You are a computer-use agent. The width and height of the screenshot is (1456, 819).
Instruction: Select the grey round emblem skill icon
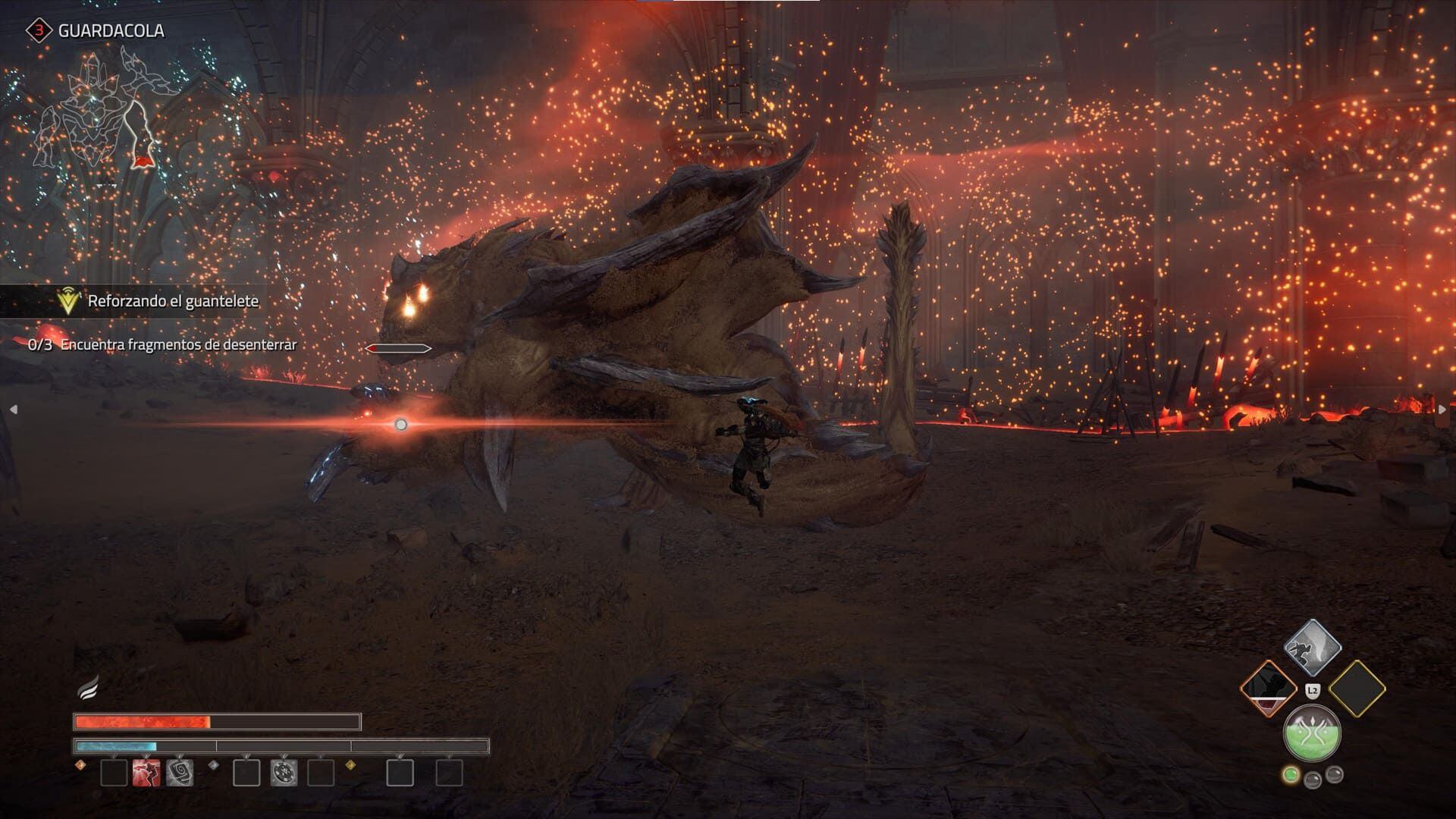(284, 773)
